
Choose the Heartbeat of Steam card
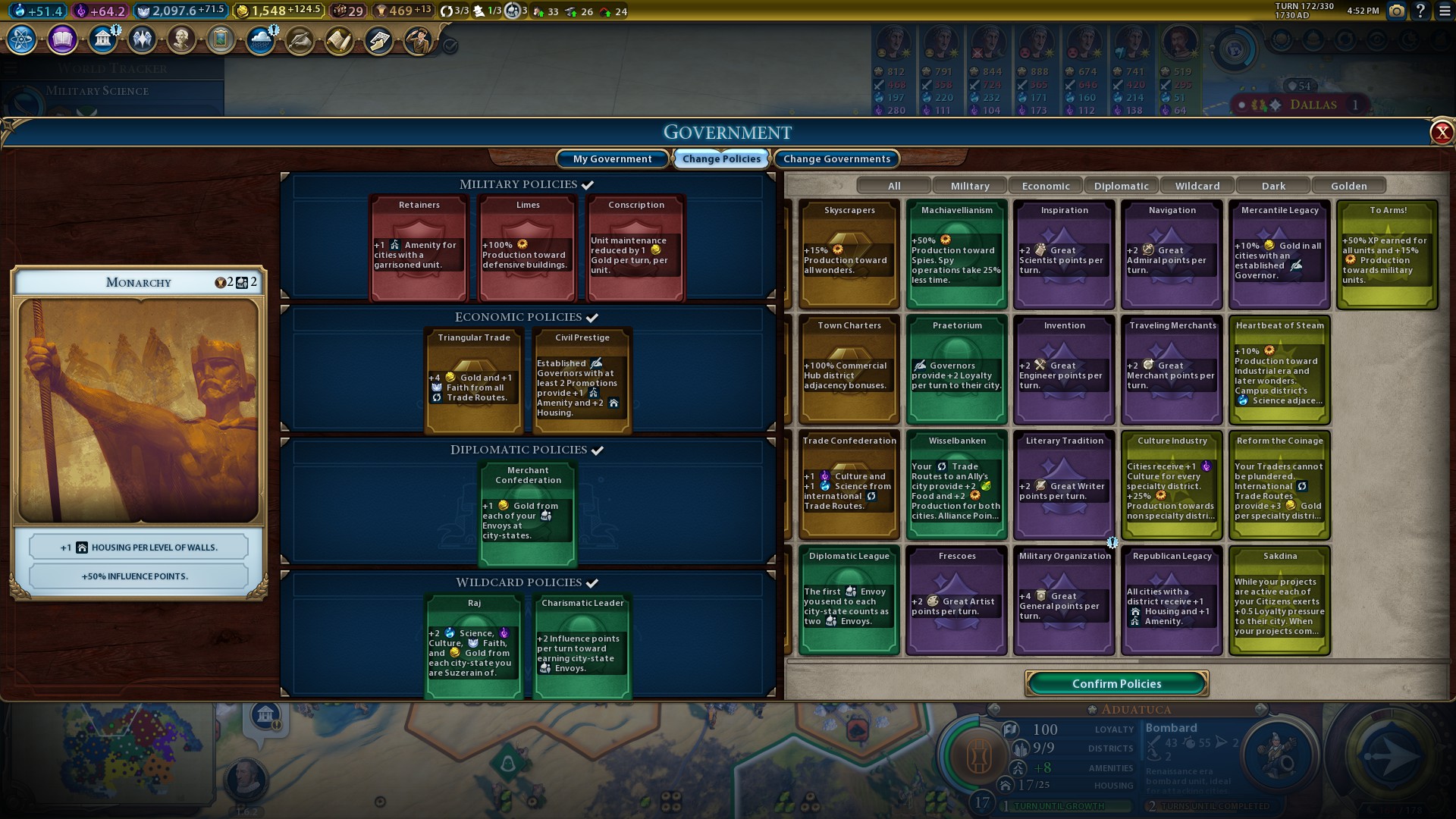(x=1280, y=369)
